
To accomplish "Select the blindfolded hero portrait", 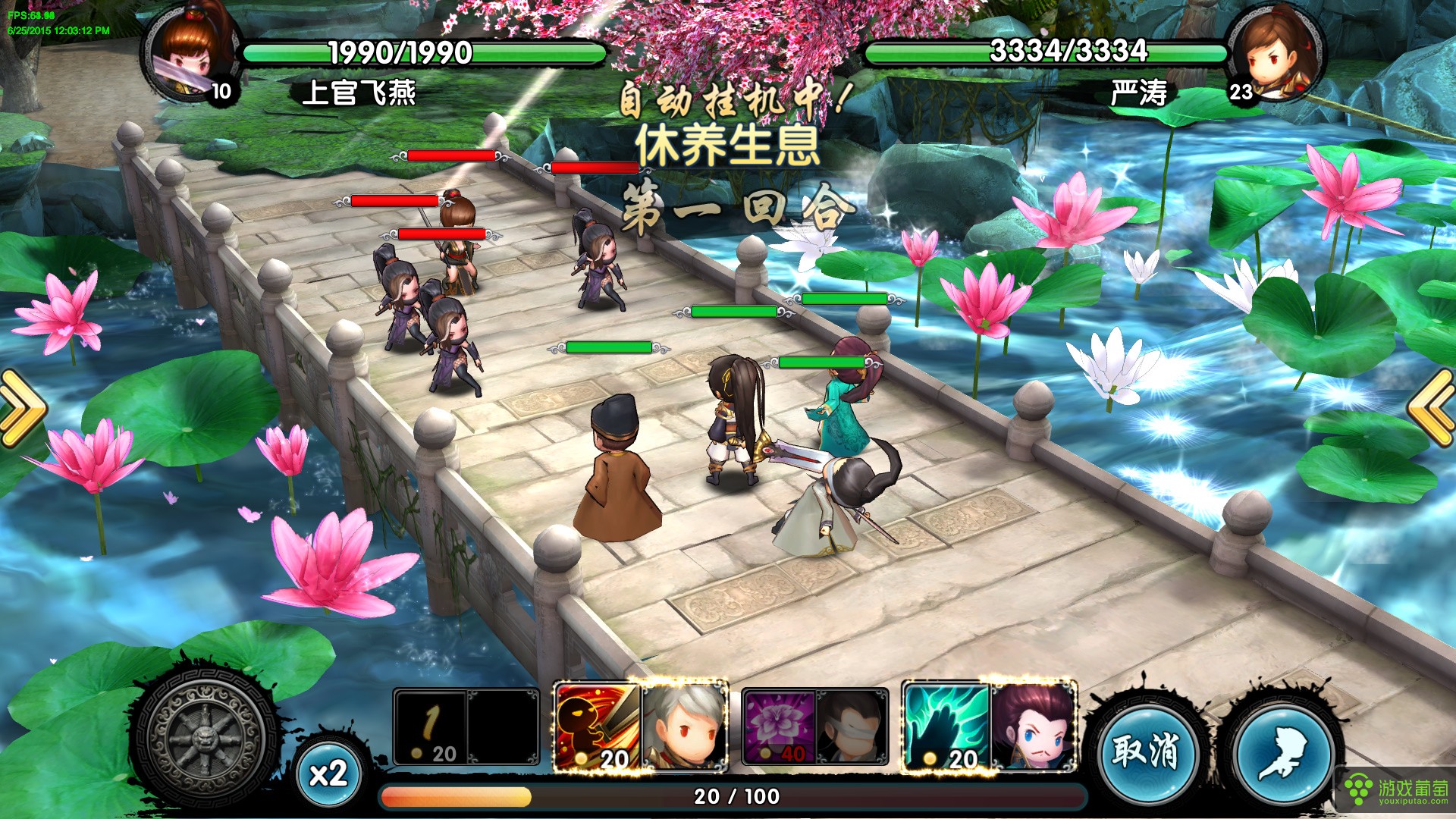I will pyautogui.click(x=852, y=727).
